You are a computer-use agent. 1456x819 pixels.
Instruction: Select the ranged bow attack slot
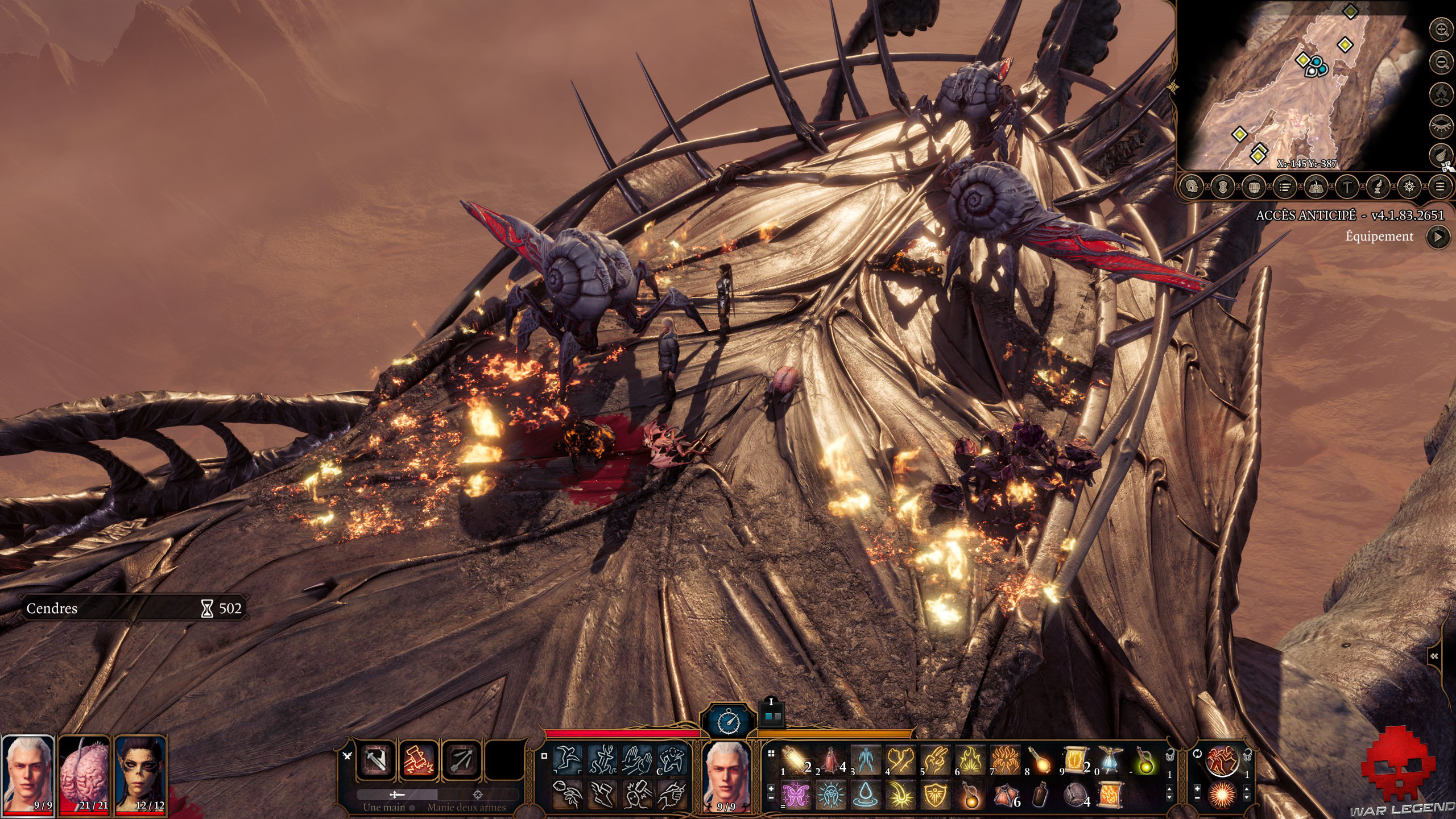tap(461, 760)
